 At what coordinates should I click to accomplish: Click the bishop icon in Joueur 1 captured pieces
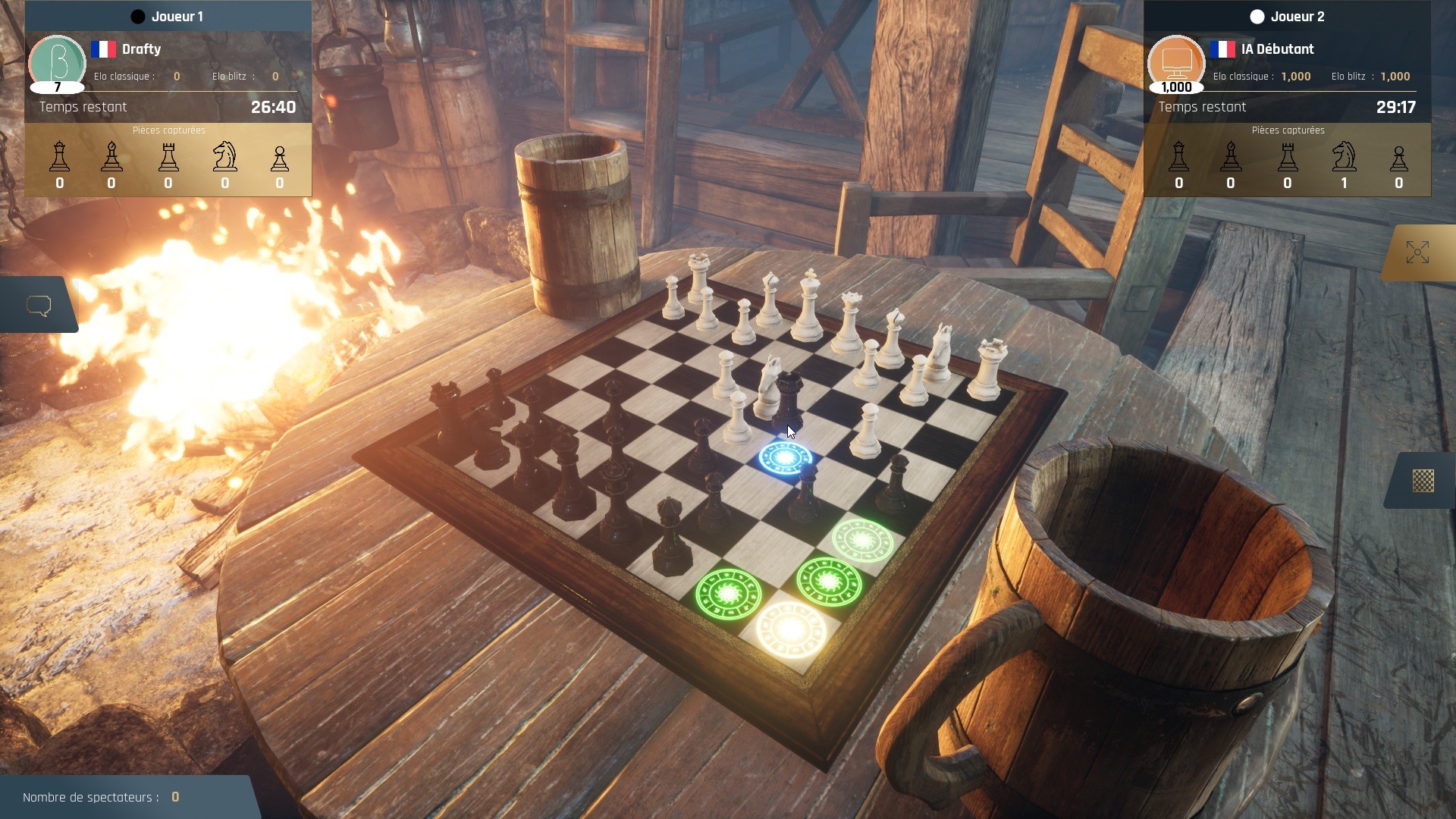pyautogui.click(x=111, y=157)
